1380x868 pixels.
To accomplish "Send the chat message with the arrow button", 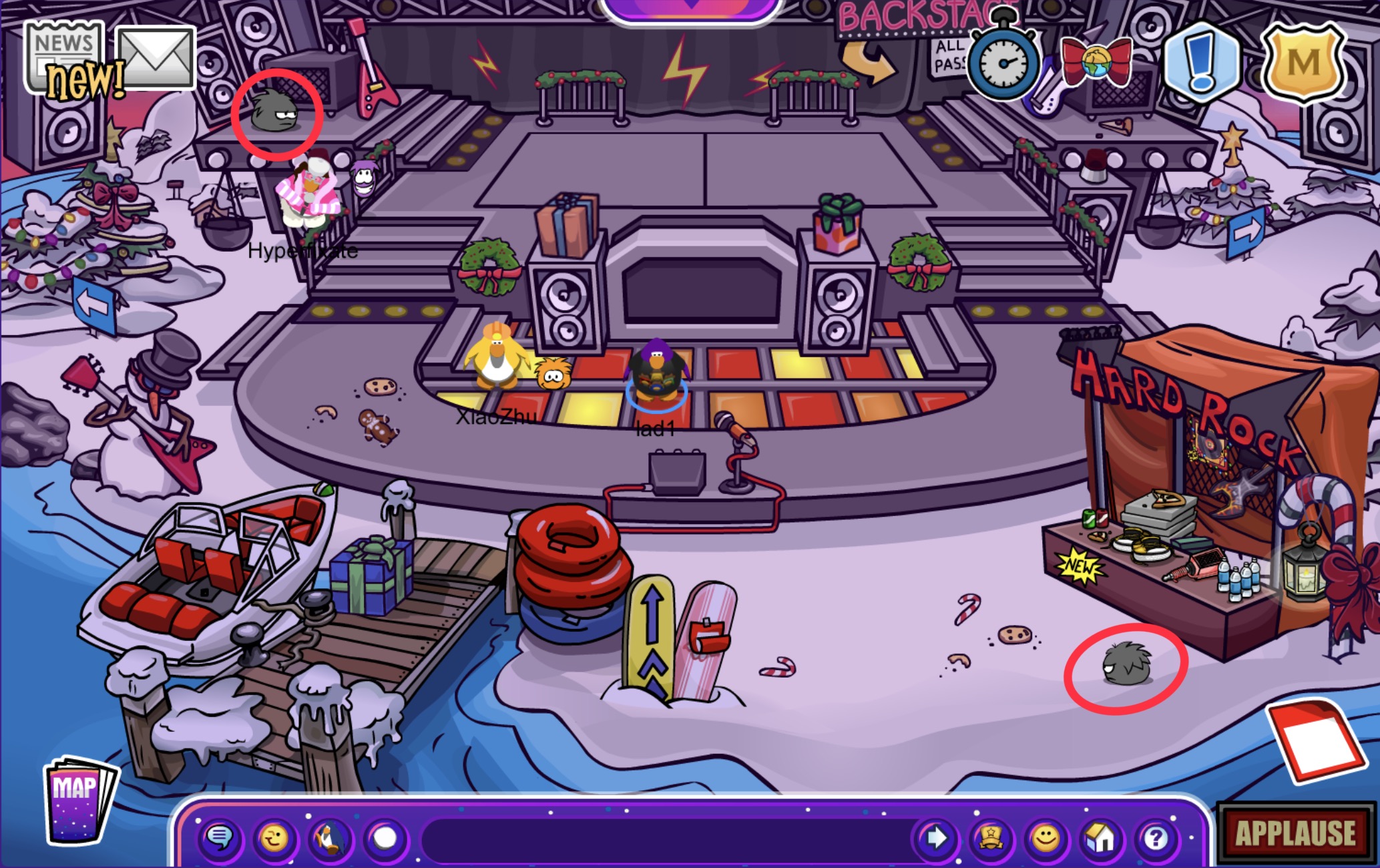I will click(x=935, y=837).
